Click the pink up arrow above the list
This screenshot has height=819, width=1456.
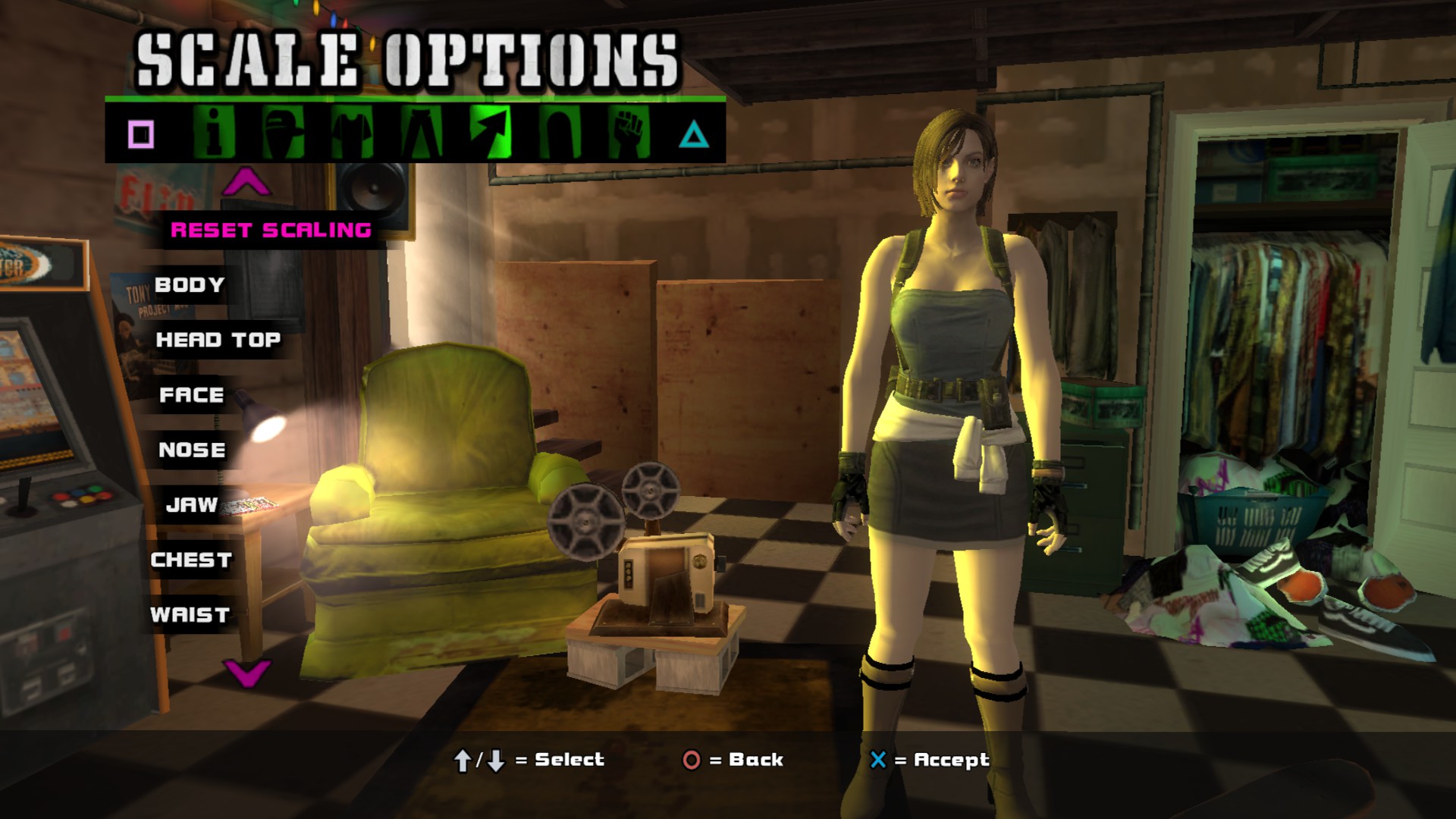tap(246, 183)
